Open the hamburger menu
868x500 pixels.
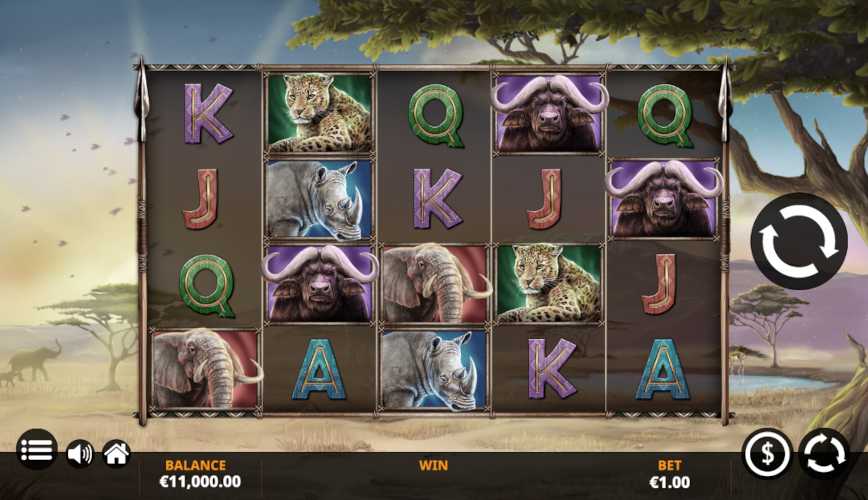(x=37, y=450)
